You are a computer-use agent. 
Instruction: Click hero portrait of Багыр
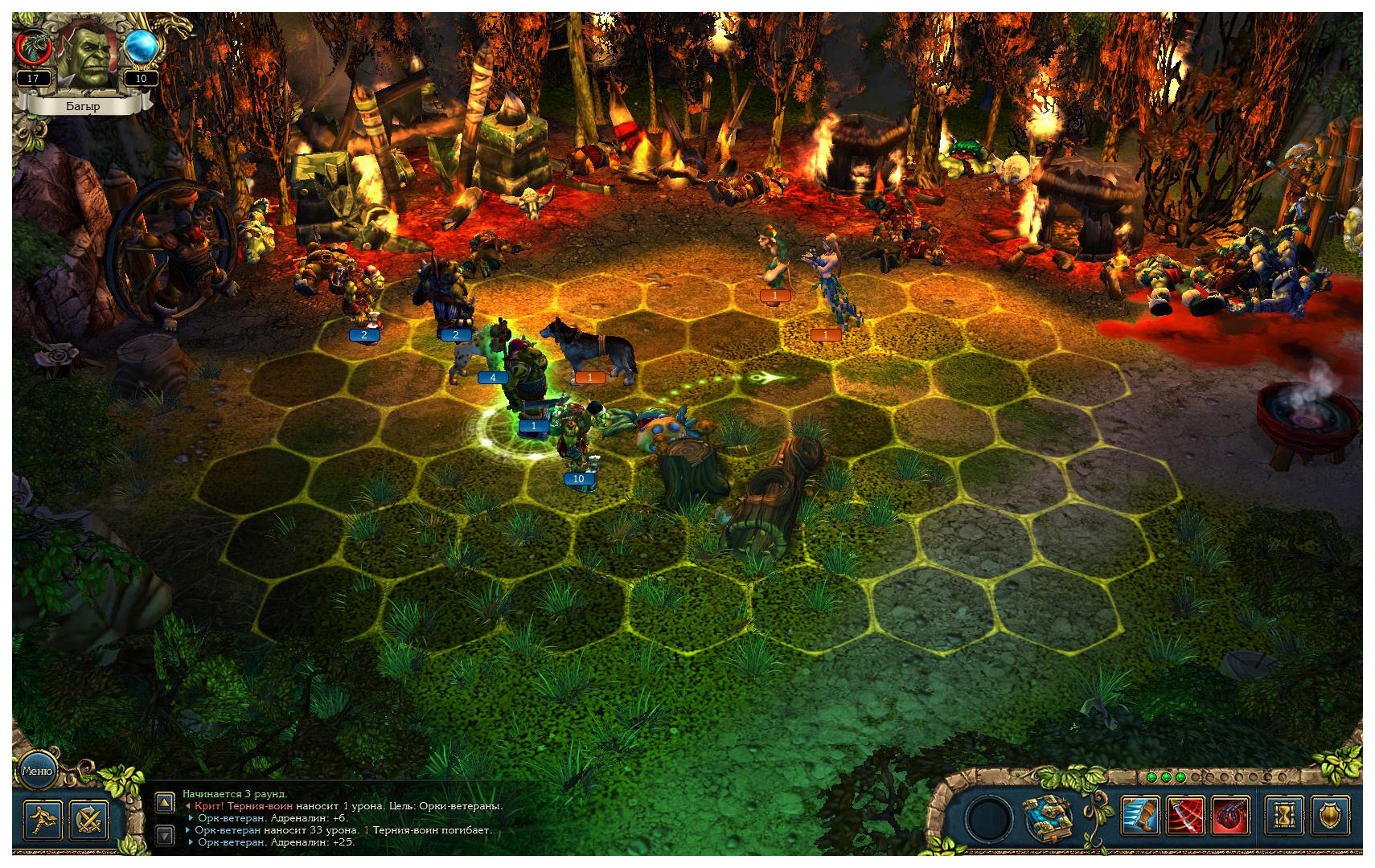[88, 55]
